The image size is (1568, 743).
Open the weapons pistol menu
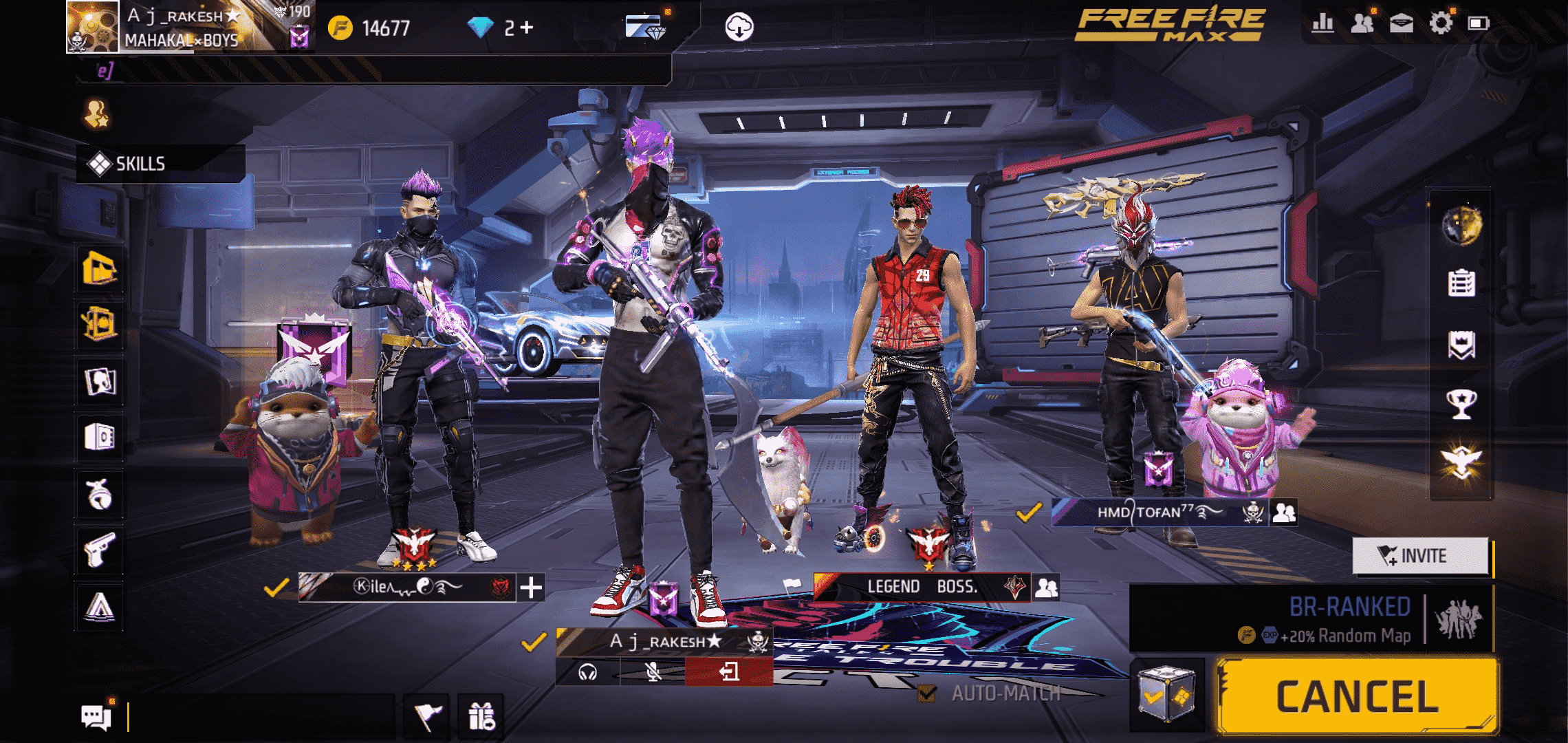pyautogui.click(x=100, y=550)
